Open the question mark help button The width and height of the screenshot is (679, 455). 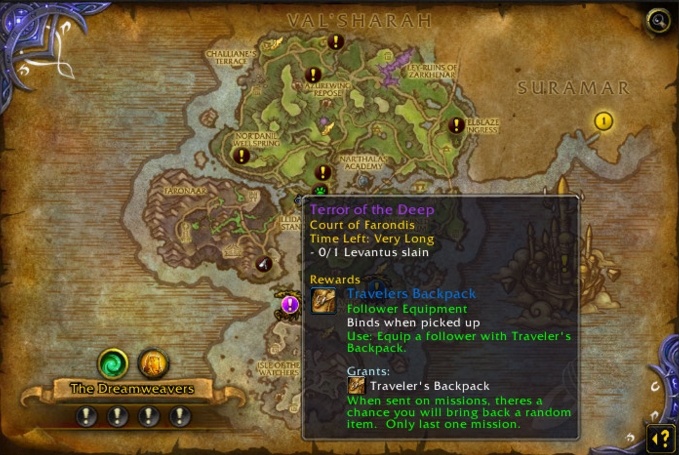coord(659,437)
